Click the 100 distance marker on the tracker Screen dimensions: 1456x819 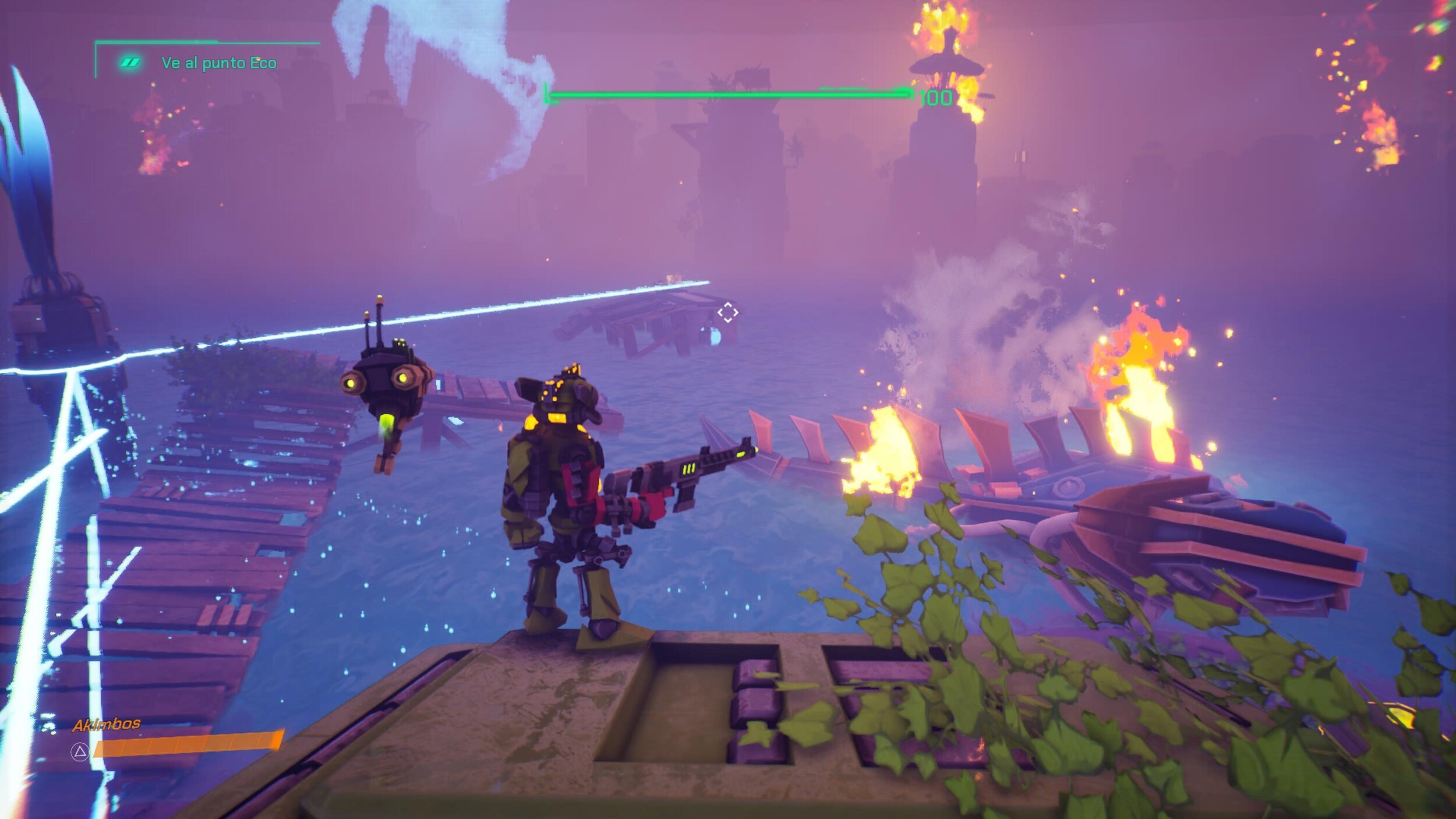pos(939,98)
